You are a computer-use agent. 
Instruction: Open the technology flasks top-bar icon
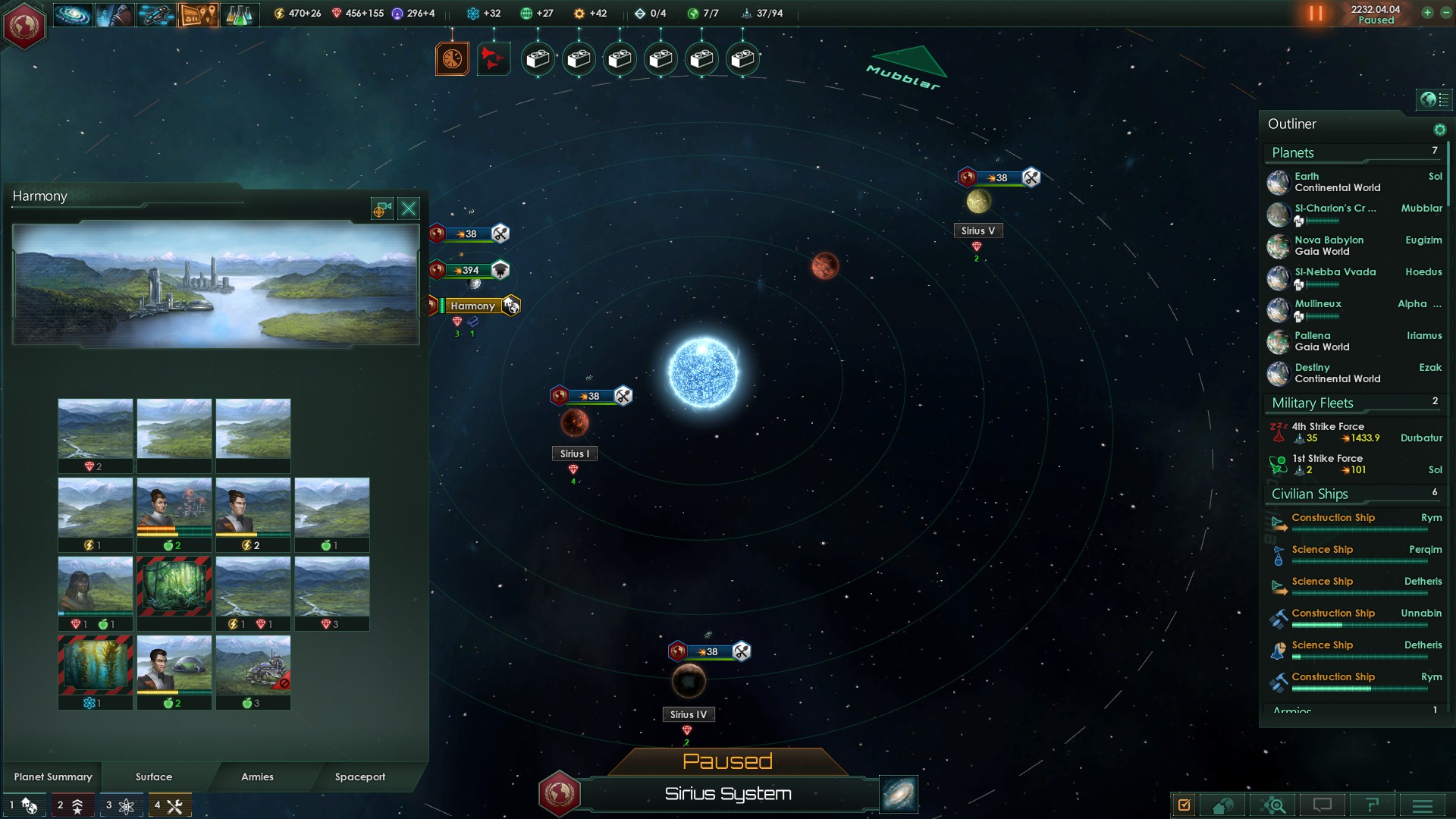[x=239, y=14]
